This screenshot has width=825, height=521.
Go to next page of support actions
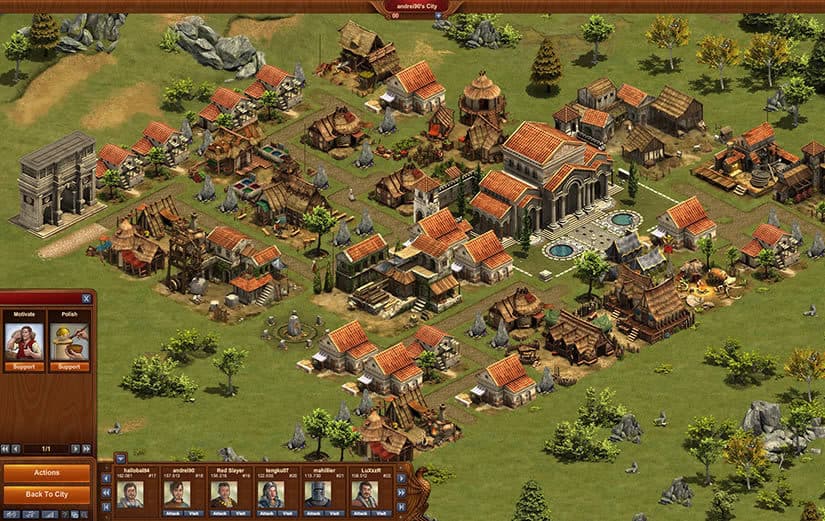[76, 449]
